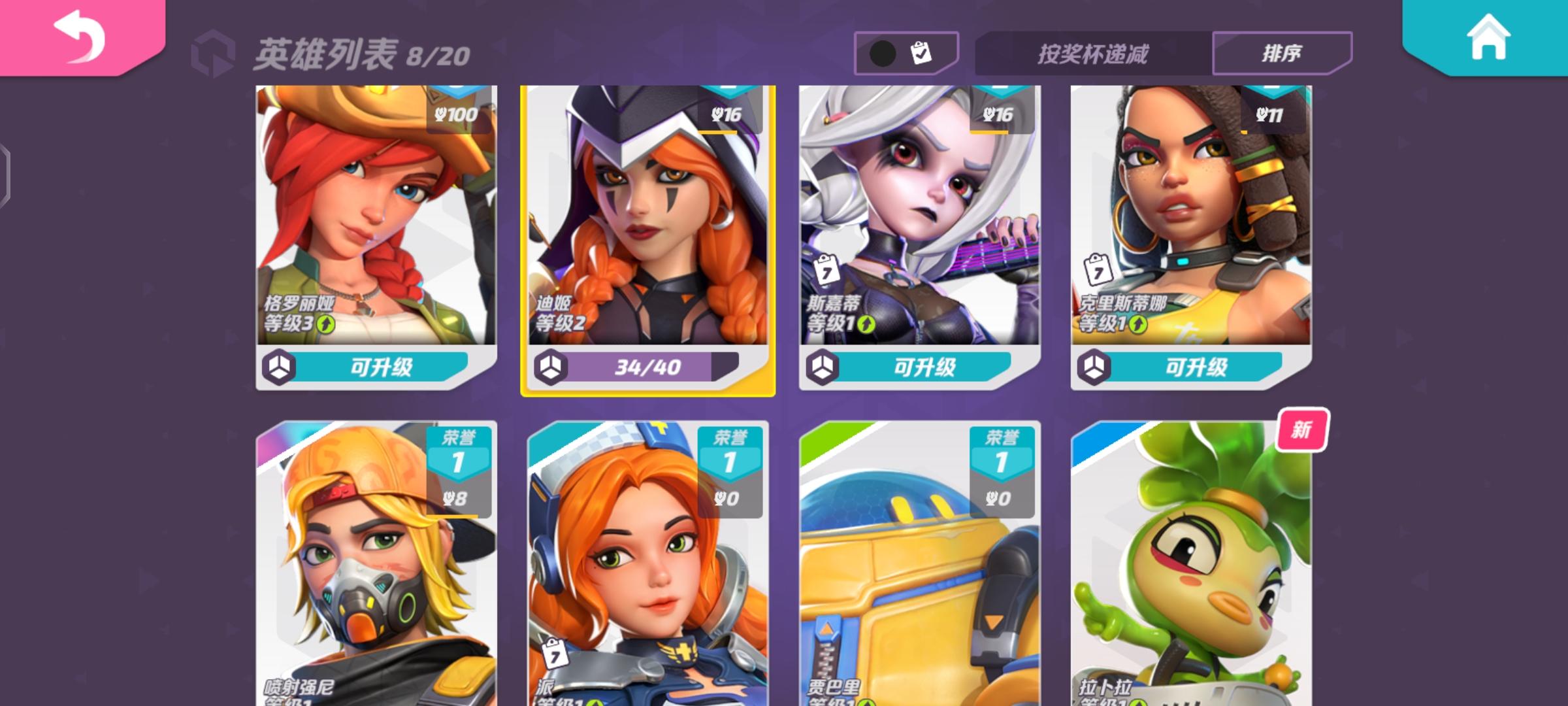Switch to the 排序 sorting tab
Screen dimensions: 1568x706
[1281, 52]
